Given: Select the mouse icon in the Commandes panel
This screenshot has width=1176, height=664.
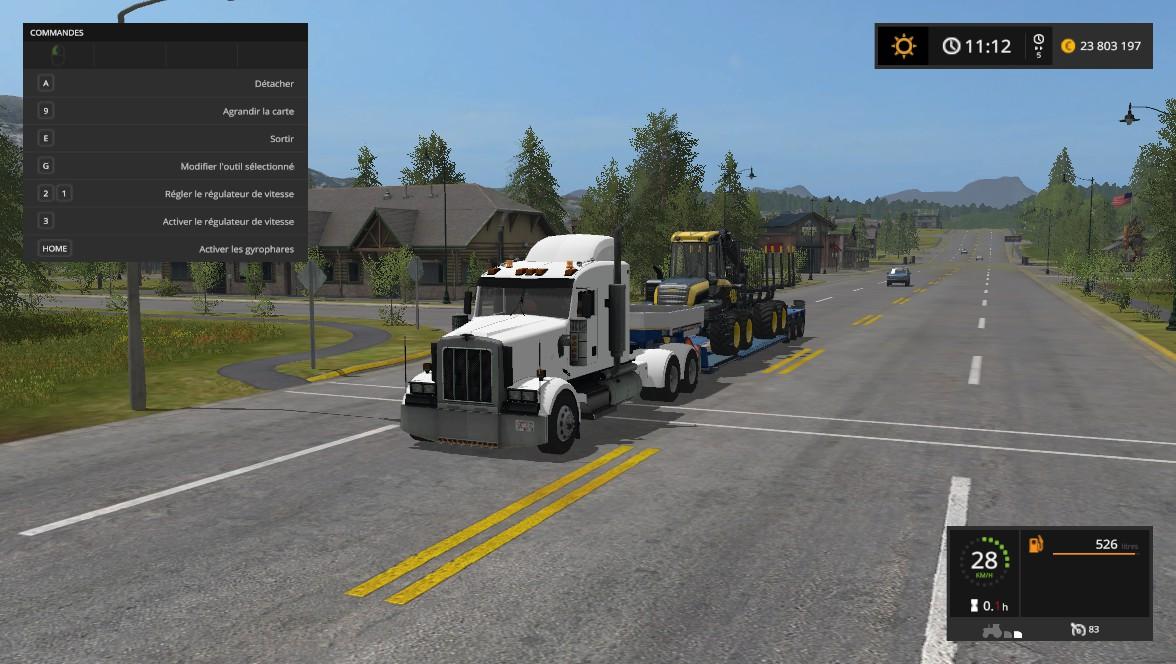Looking at the screenshot, I should coord(58,54).
